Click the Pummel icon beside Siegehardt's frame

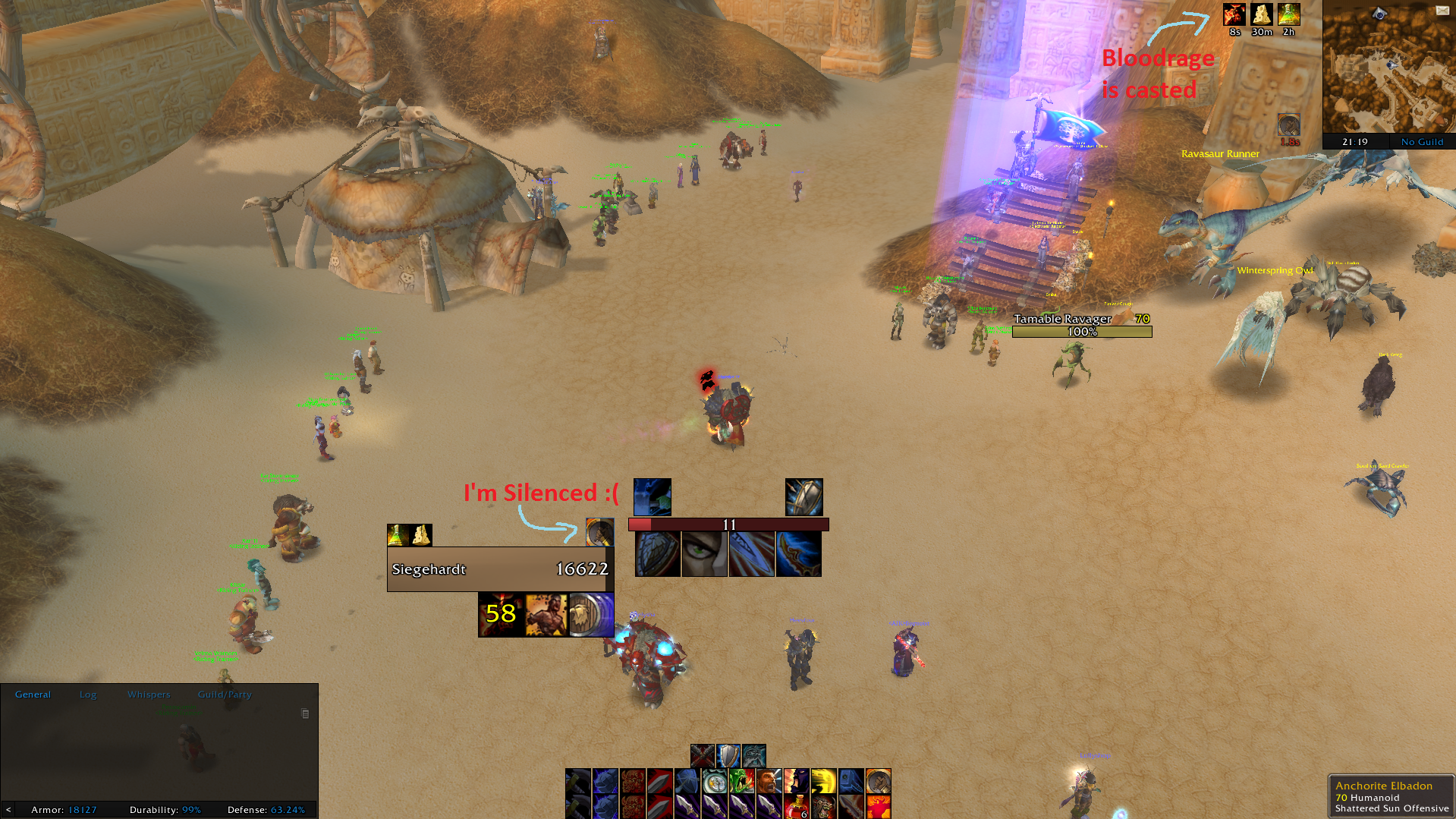(x=599, y=532)
